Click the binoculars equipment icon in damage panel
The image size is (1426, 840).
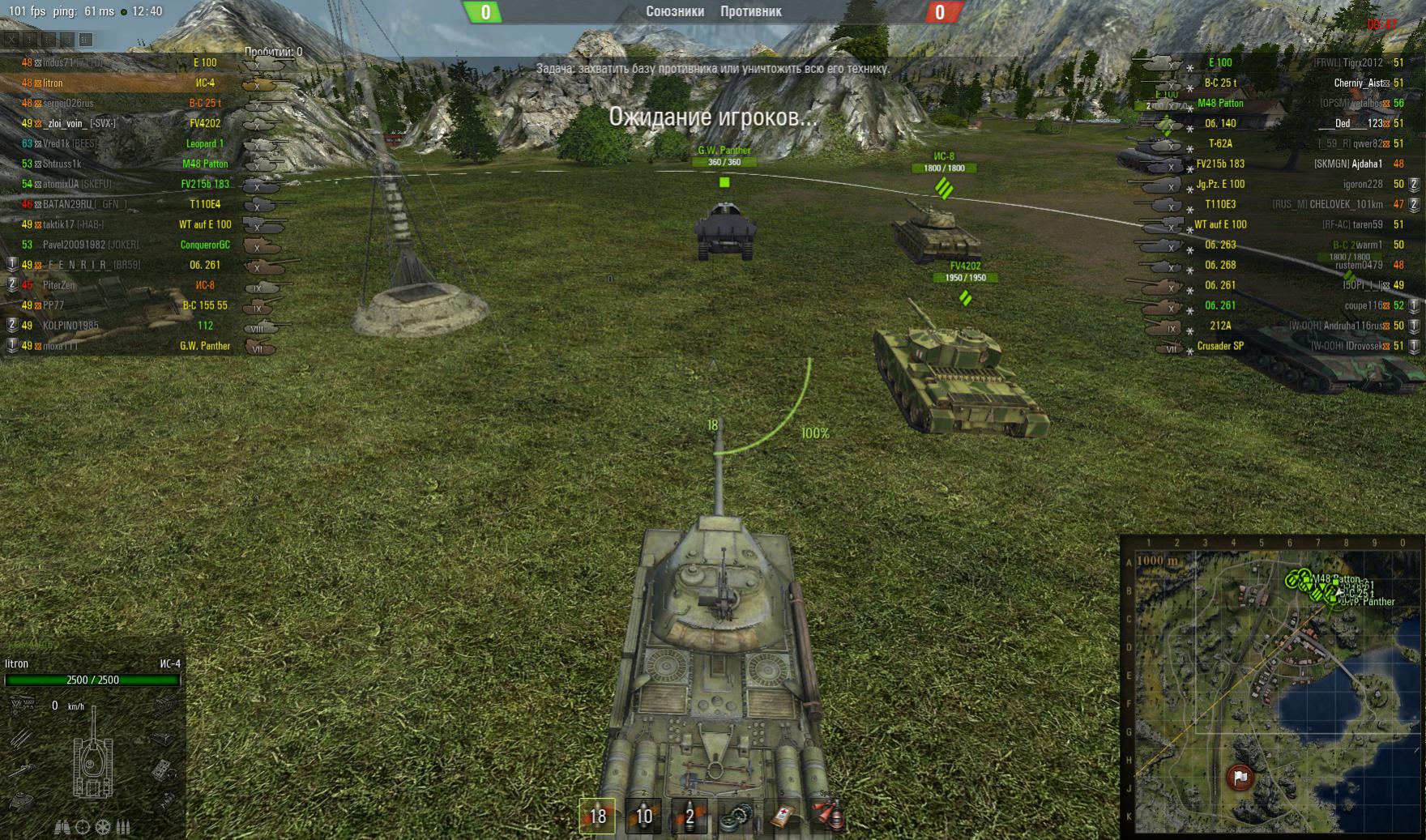pyautogui.click(x=62, y=827)
